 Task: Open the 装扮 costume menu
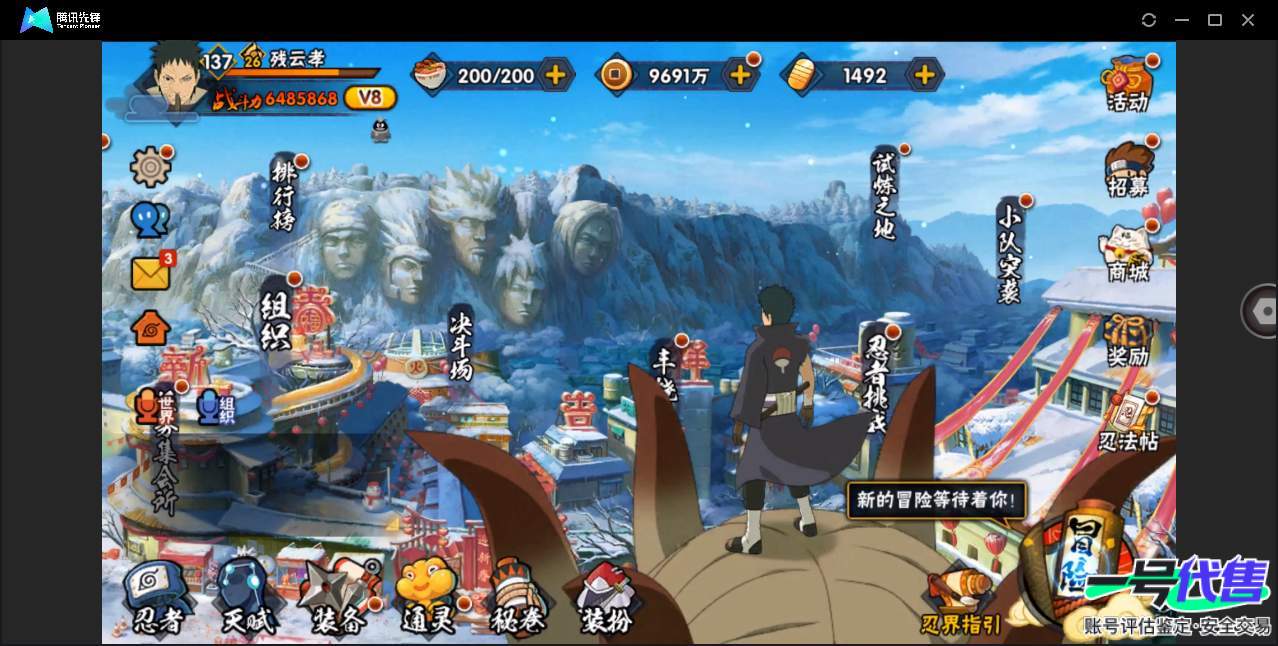606,597
